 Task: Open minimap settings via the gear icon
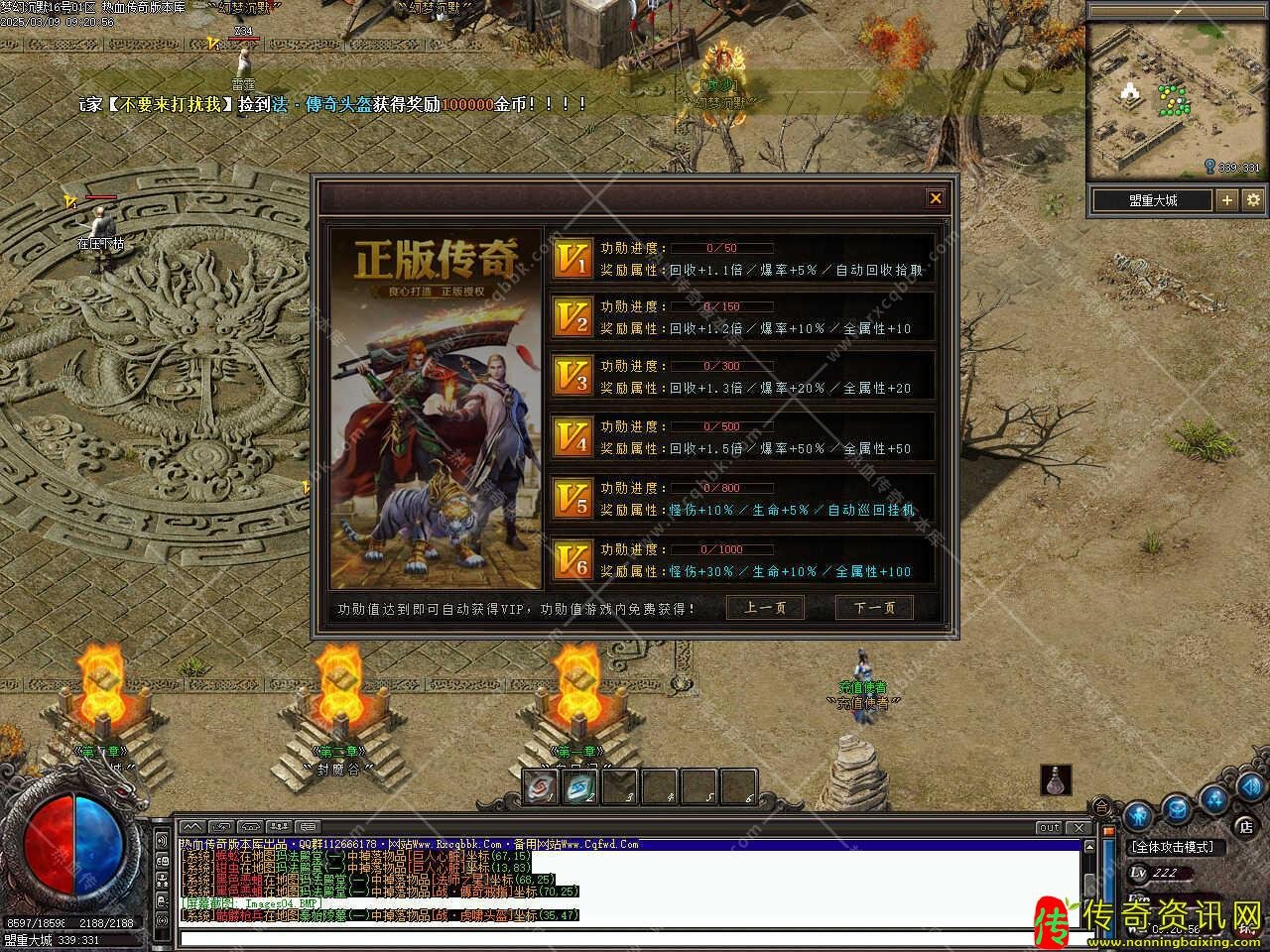1253,200
